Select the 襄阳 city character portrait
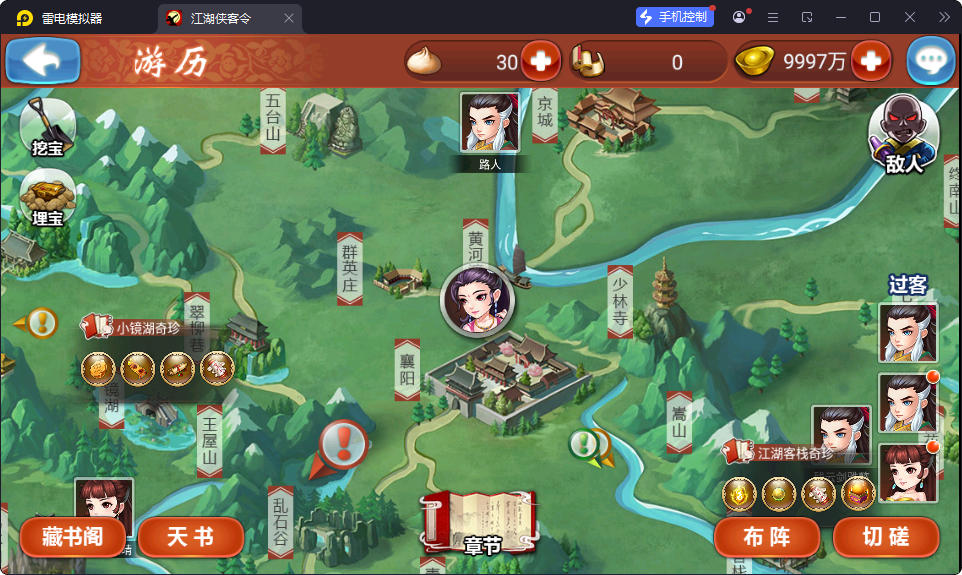 [477, 301]
